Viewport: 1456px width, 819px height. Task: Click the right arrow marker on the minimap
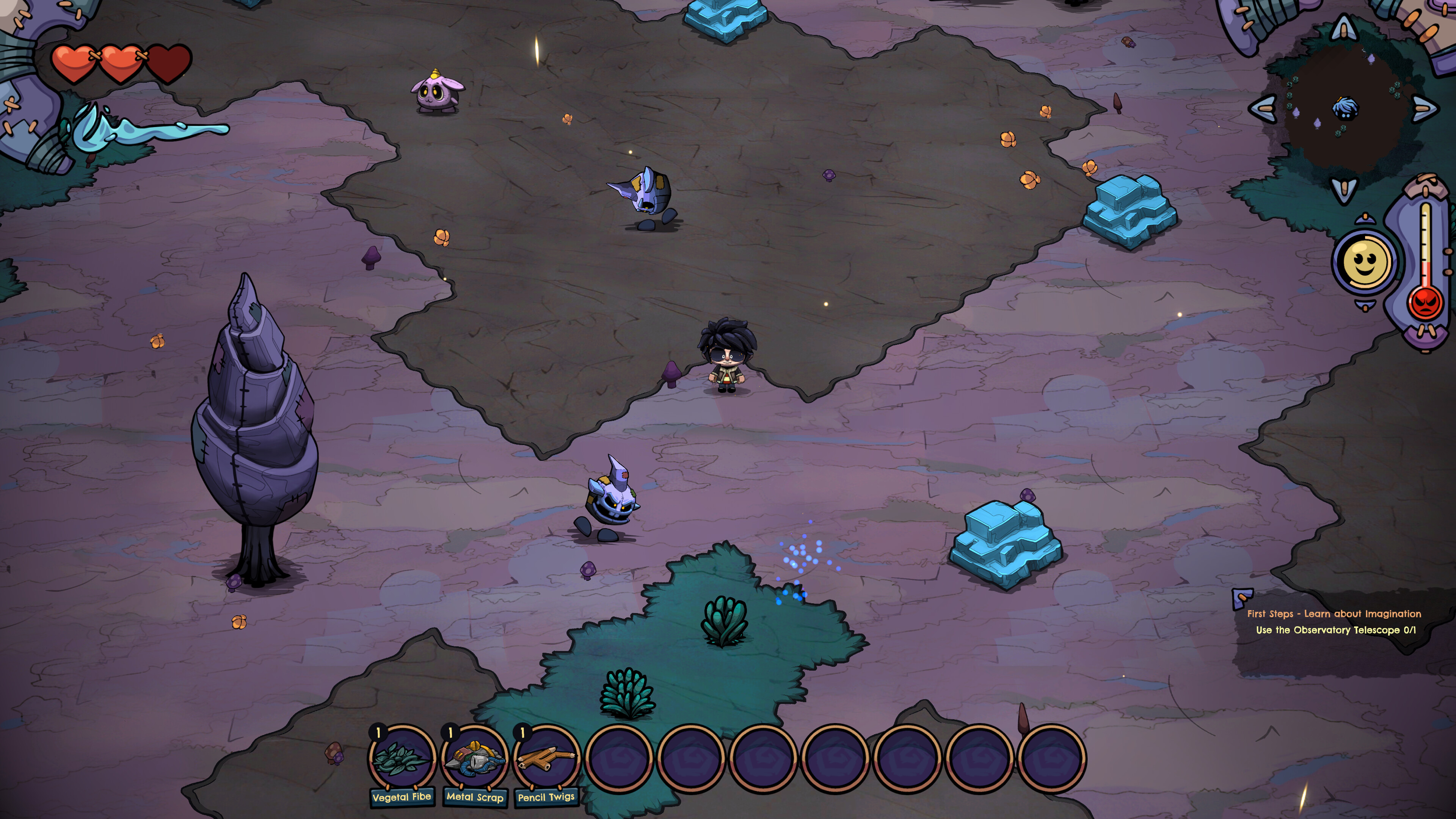pyautogui.click(x=1425, y=107)
